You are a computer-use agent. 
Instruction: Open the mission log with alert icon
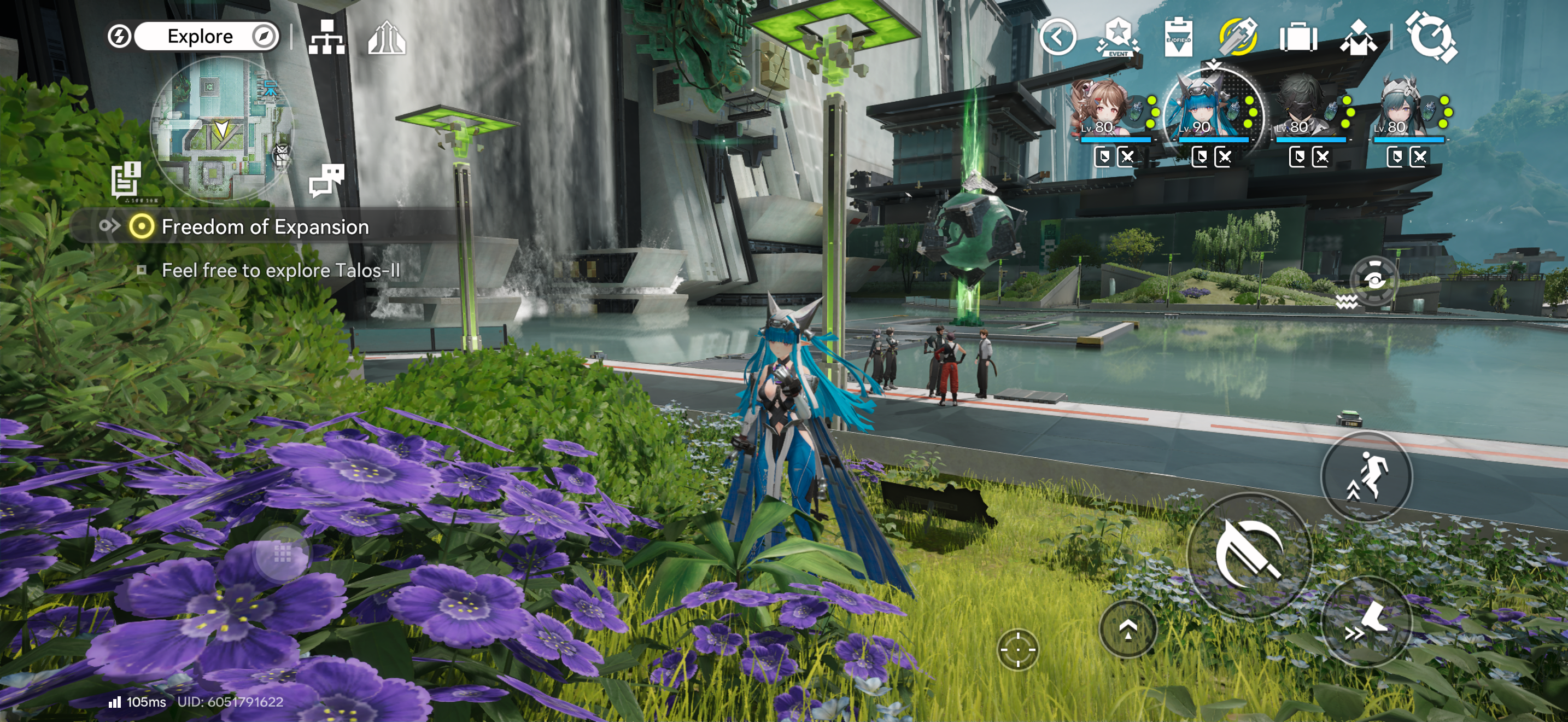[x=127, y=179]
